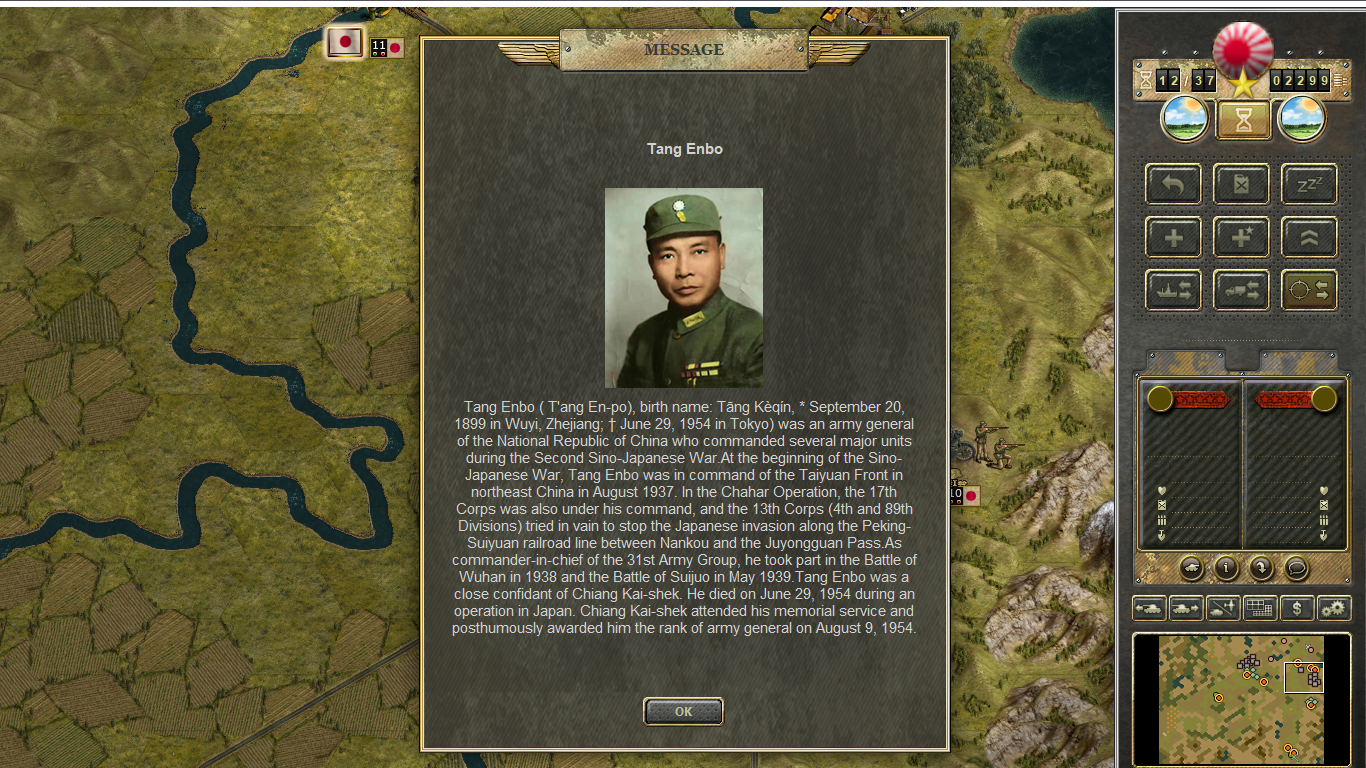Put the unit to sleep with the Zzz button
The image size is (1366, 768).
(1309, 185)
